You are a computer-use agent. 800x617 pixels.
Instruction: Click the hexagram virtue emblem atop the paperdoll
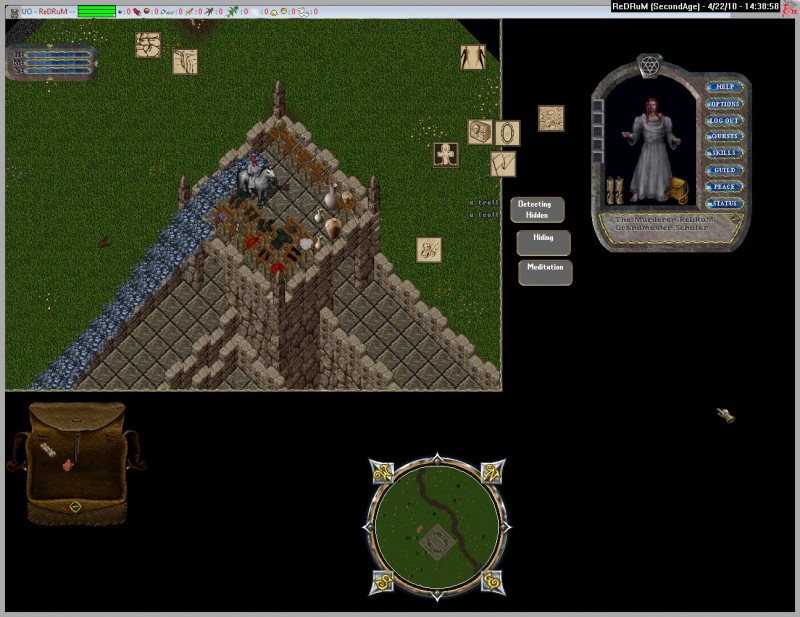649,66
